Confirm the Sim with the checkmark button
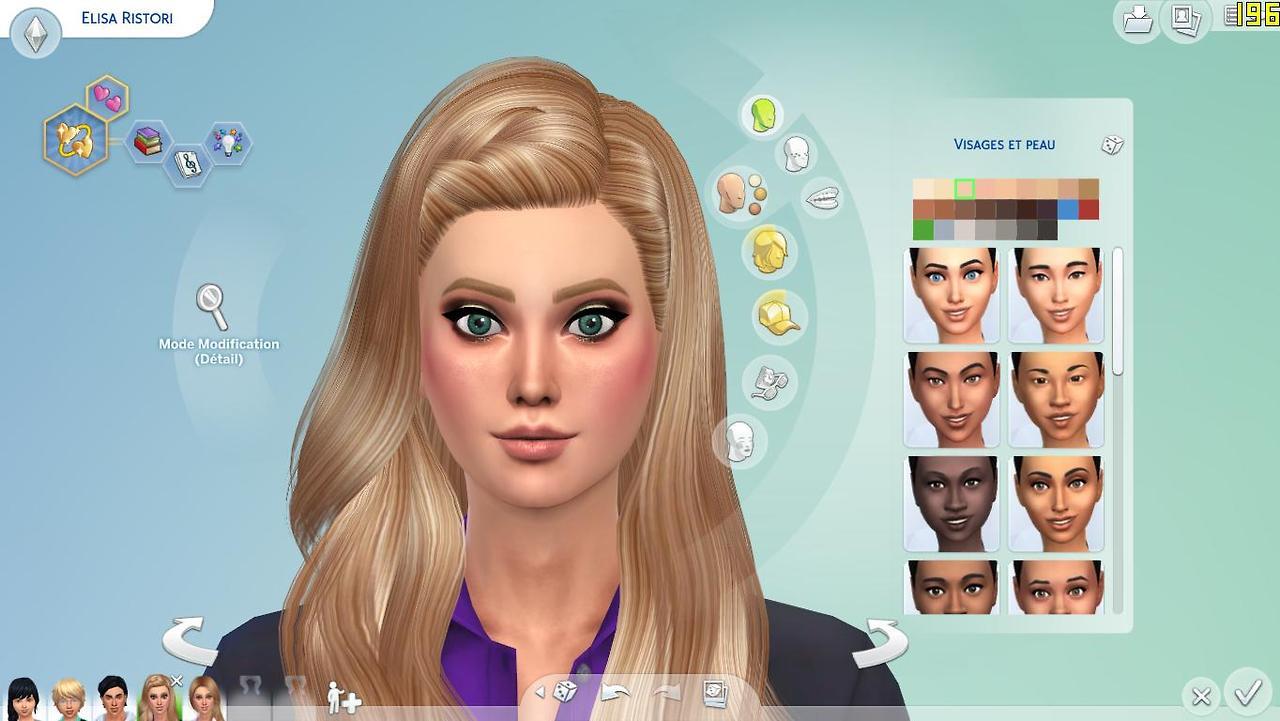The image size is (1280, 721). point(1247,692)
